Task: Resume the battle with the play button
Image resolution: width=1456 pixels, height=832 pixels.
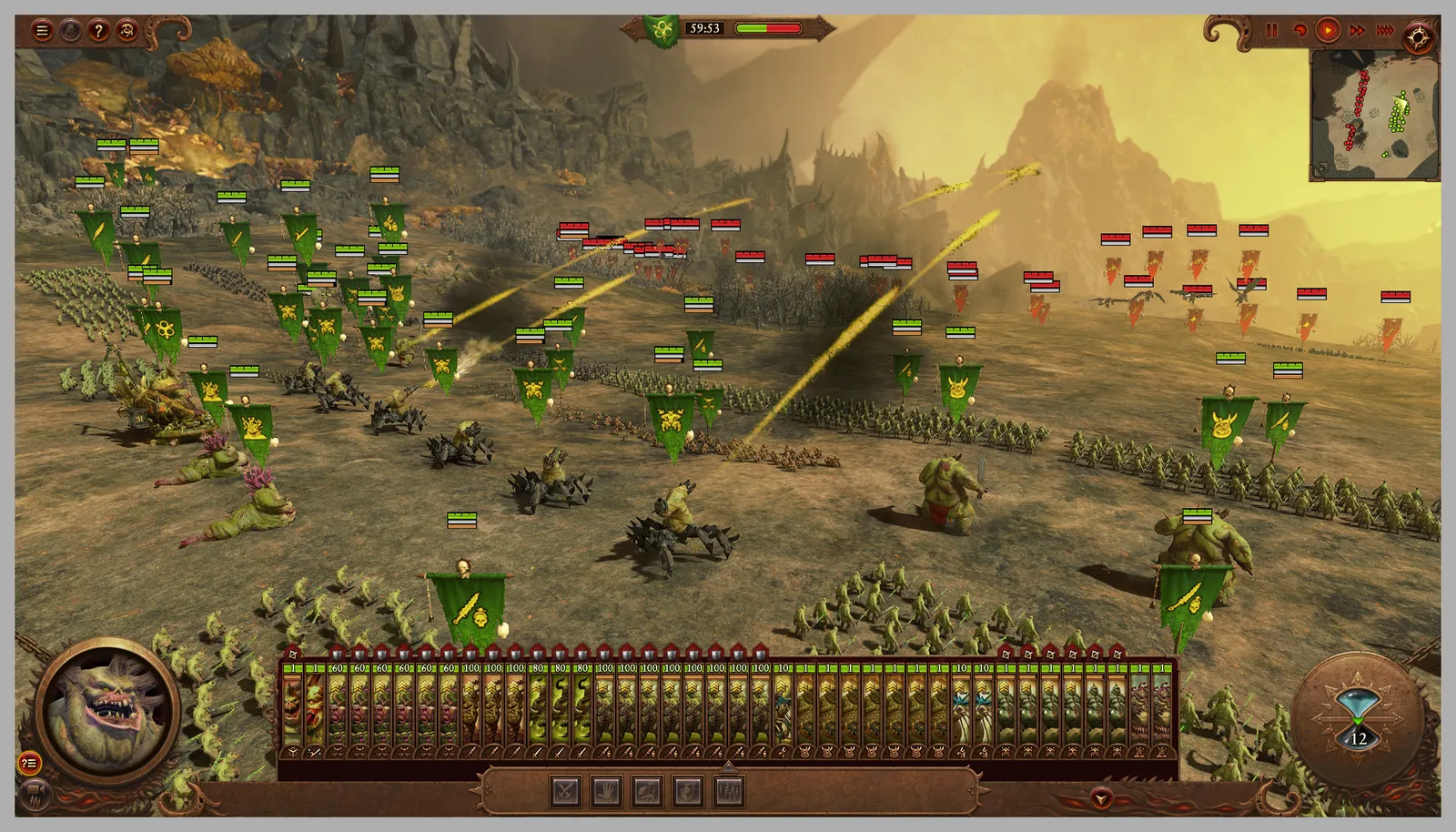Action: [1328, 29]
